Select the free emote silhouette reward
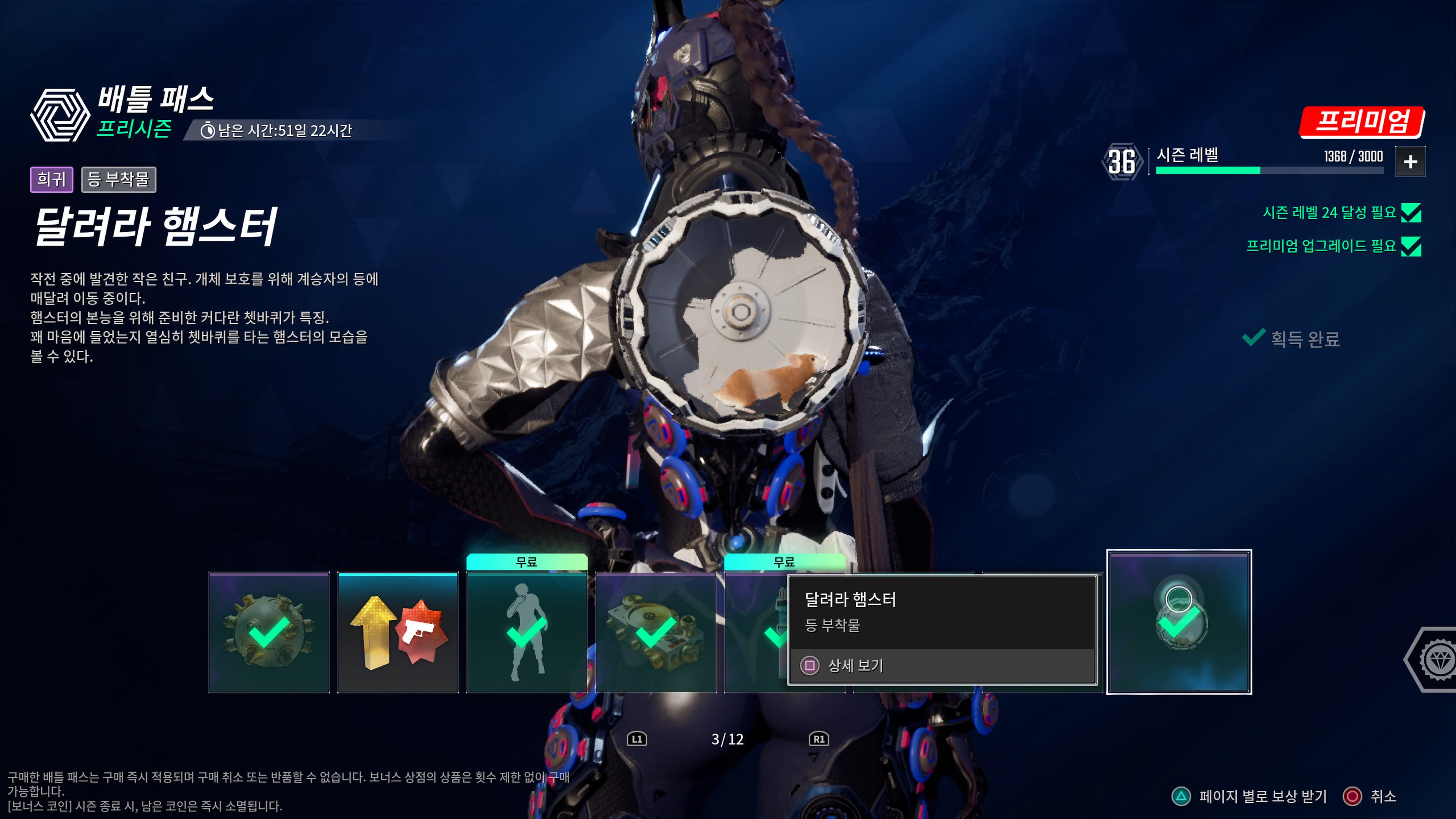 click(526, 632)
